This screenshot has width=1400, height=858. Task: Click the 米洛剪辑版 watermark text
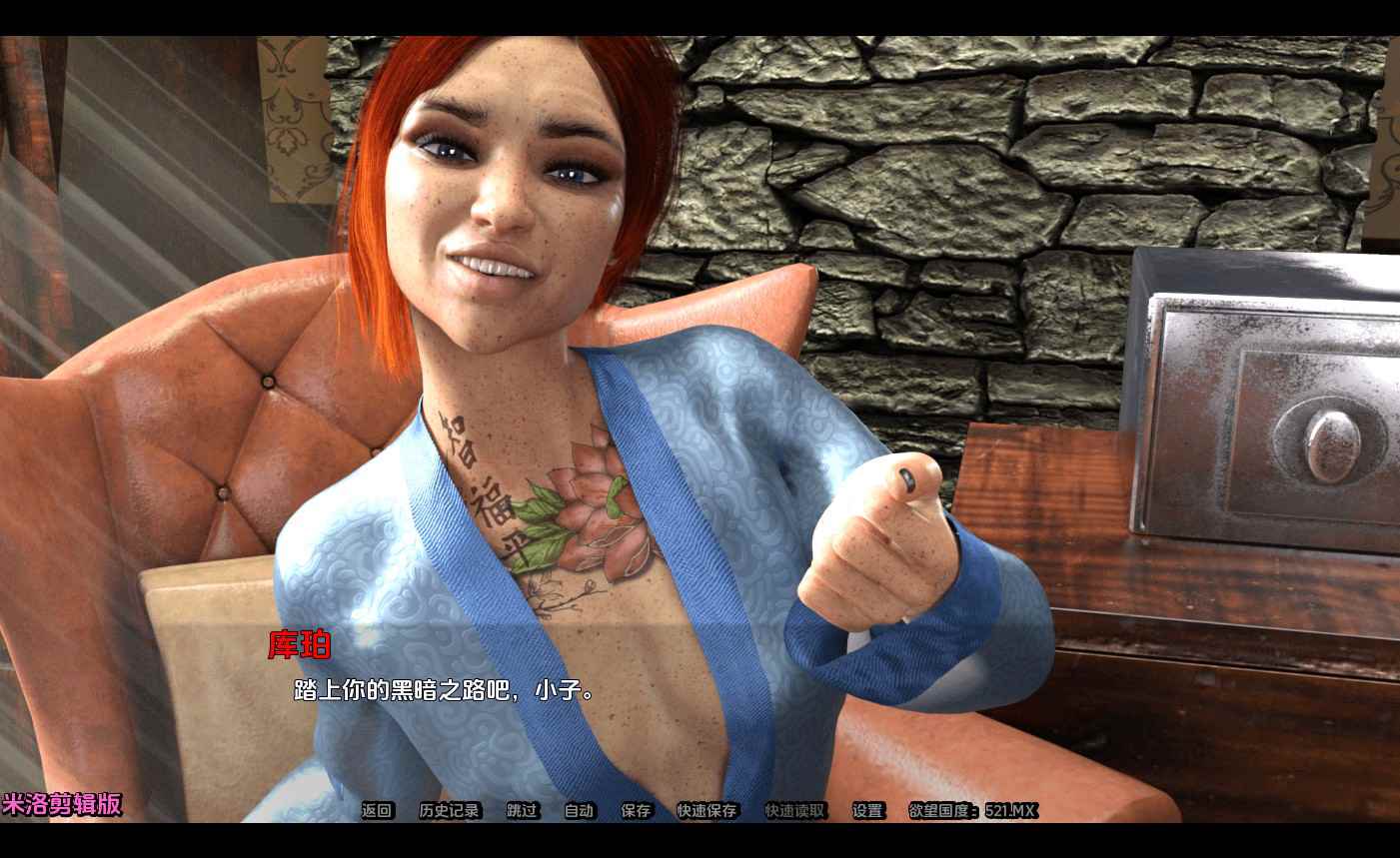coord(61,804)
